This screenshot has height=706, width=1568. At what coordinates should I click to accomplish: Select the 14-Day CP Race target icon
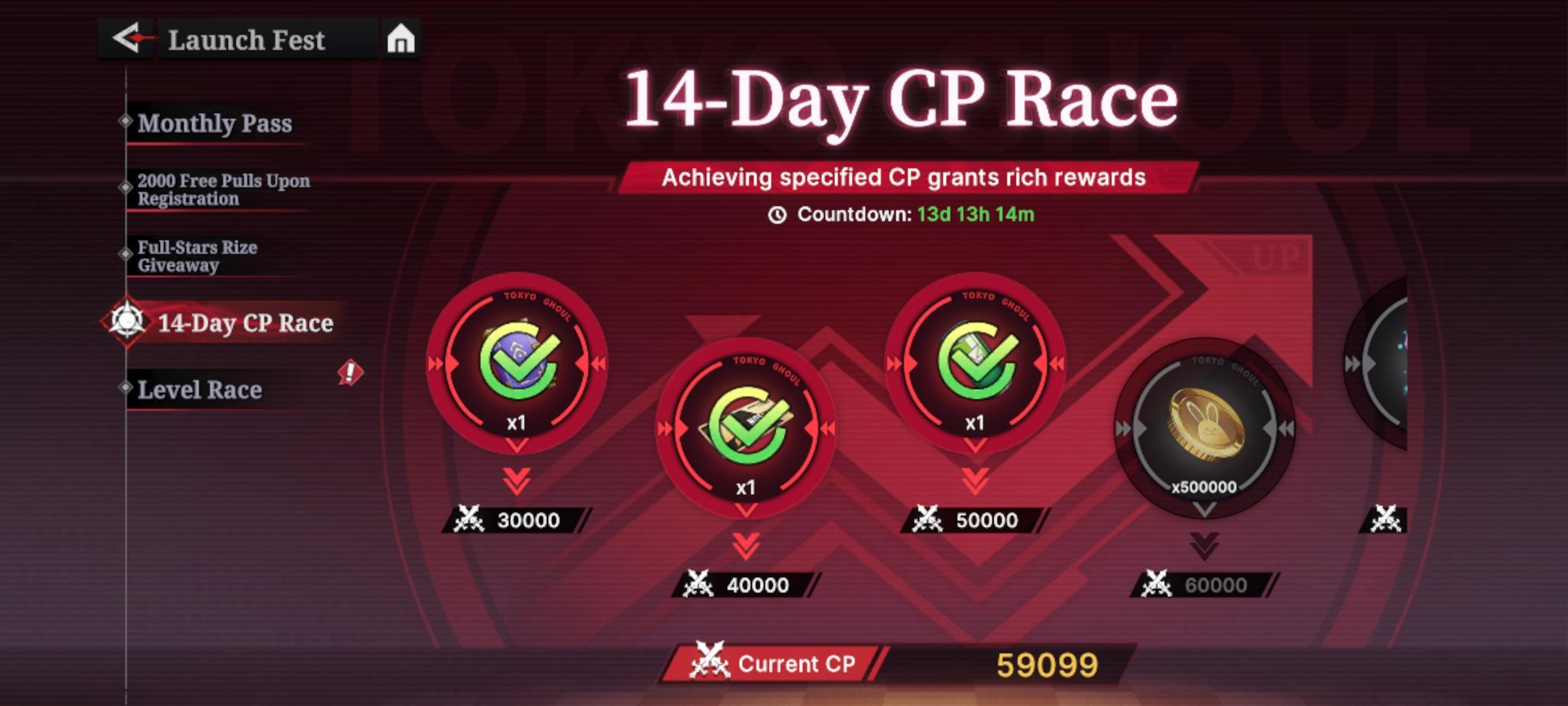click(x=128, y=322)
